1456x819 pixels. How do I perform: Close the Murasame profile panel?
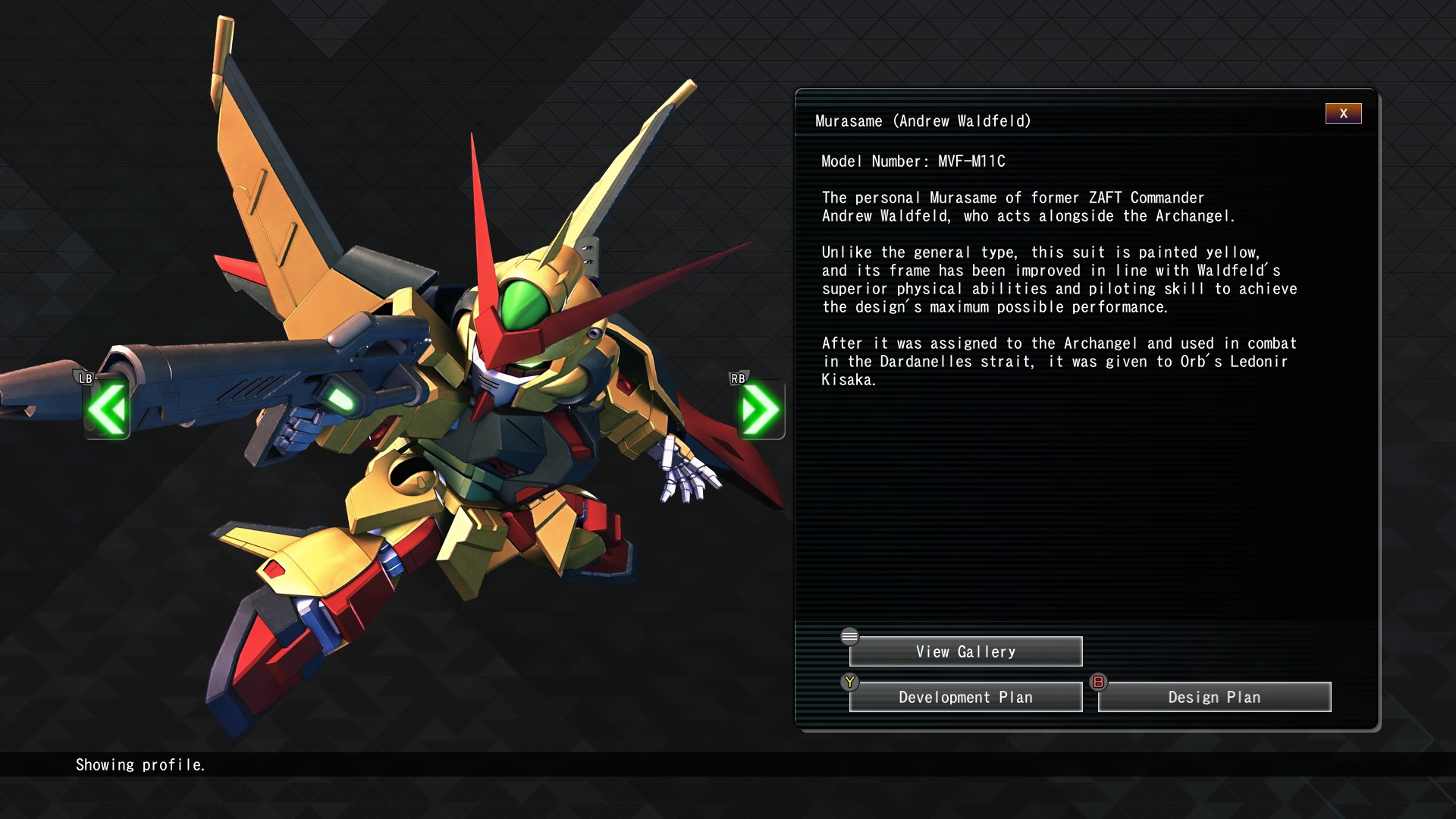pyautogui.click(x=1343, y=114)
